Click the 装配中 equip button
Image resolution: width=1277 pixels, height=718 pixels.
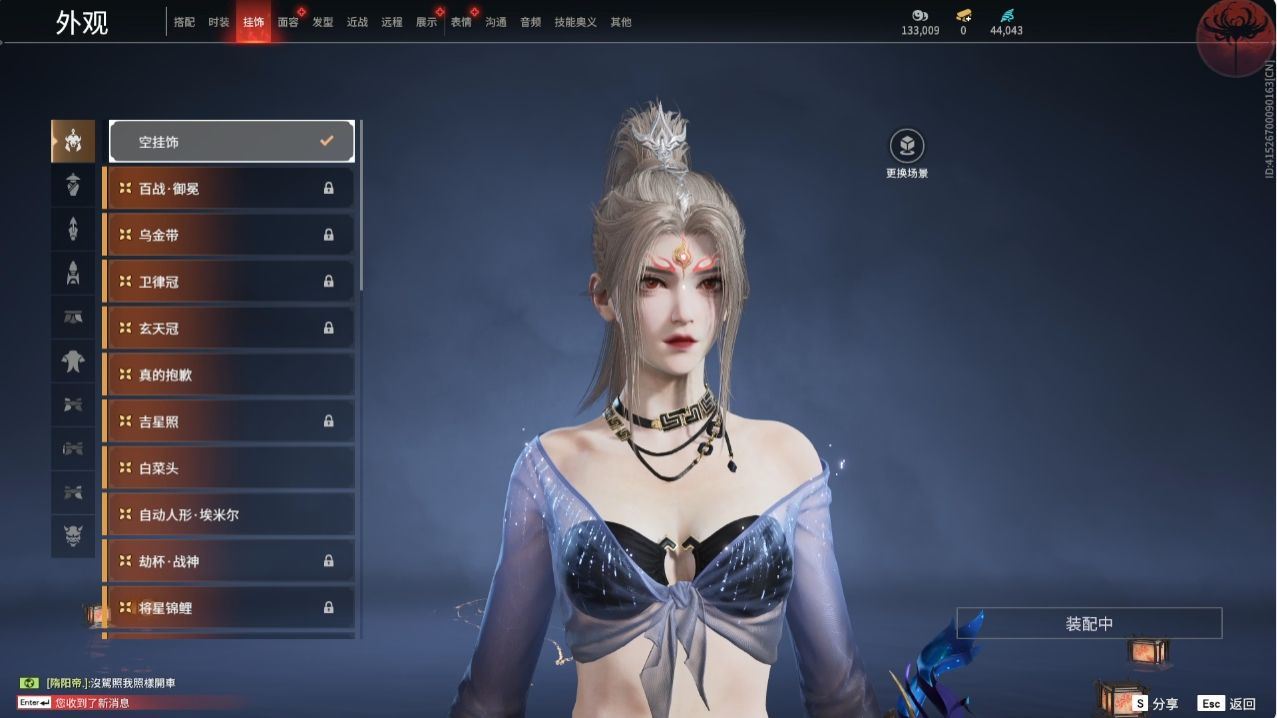[1089, 623]
